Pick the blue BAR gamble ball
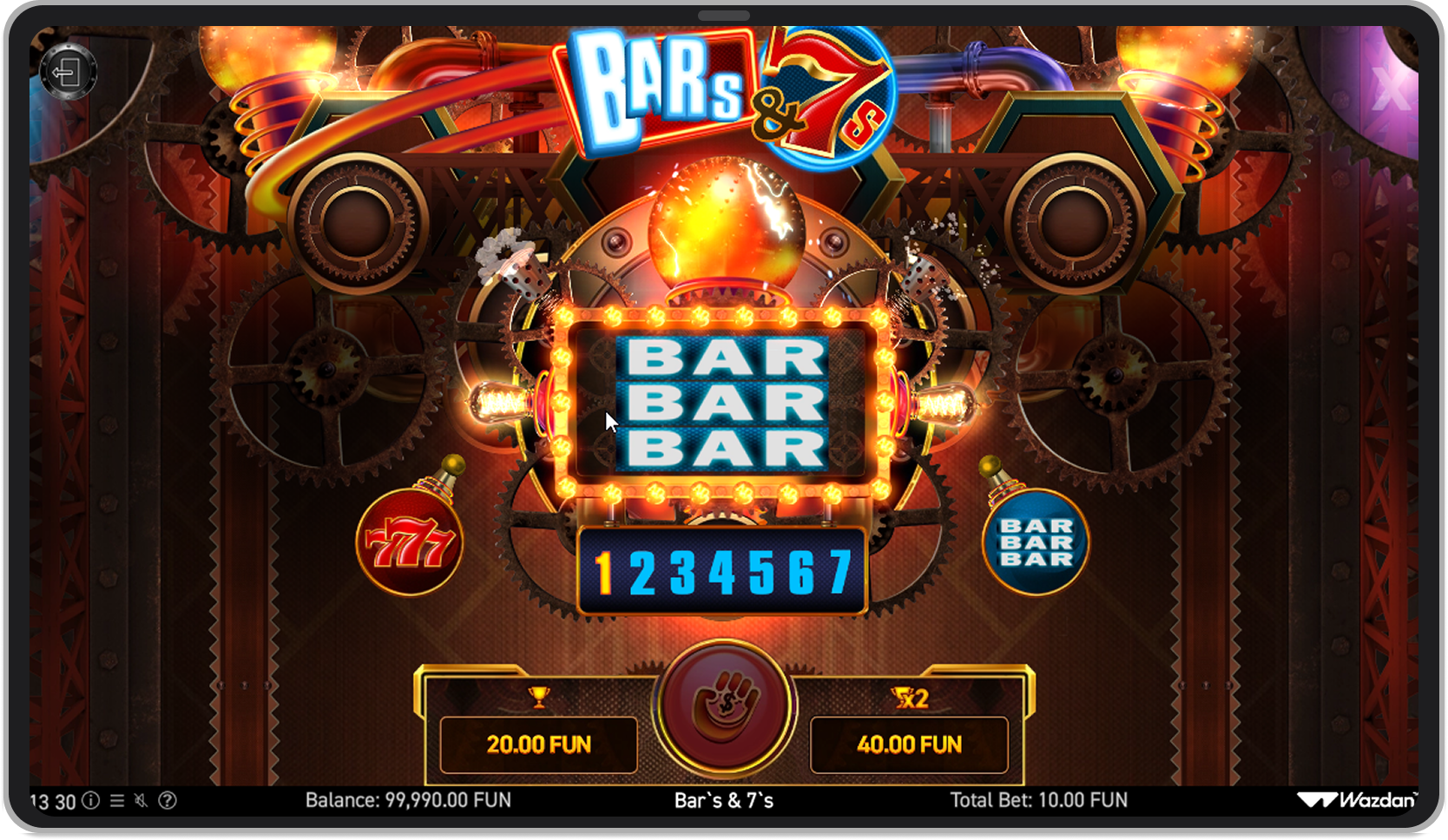 pyautogui.click(x=1036, y=541)
